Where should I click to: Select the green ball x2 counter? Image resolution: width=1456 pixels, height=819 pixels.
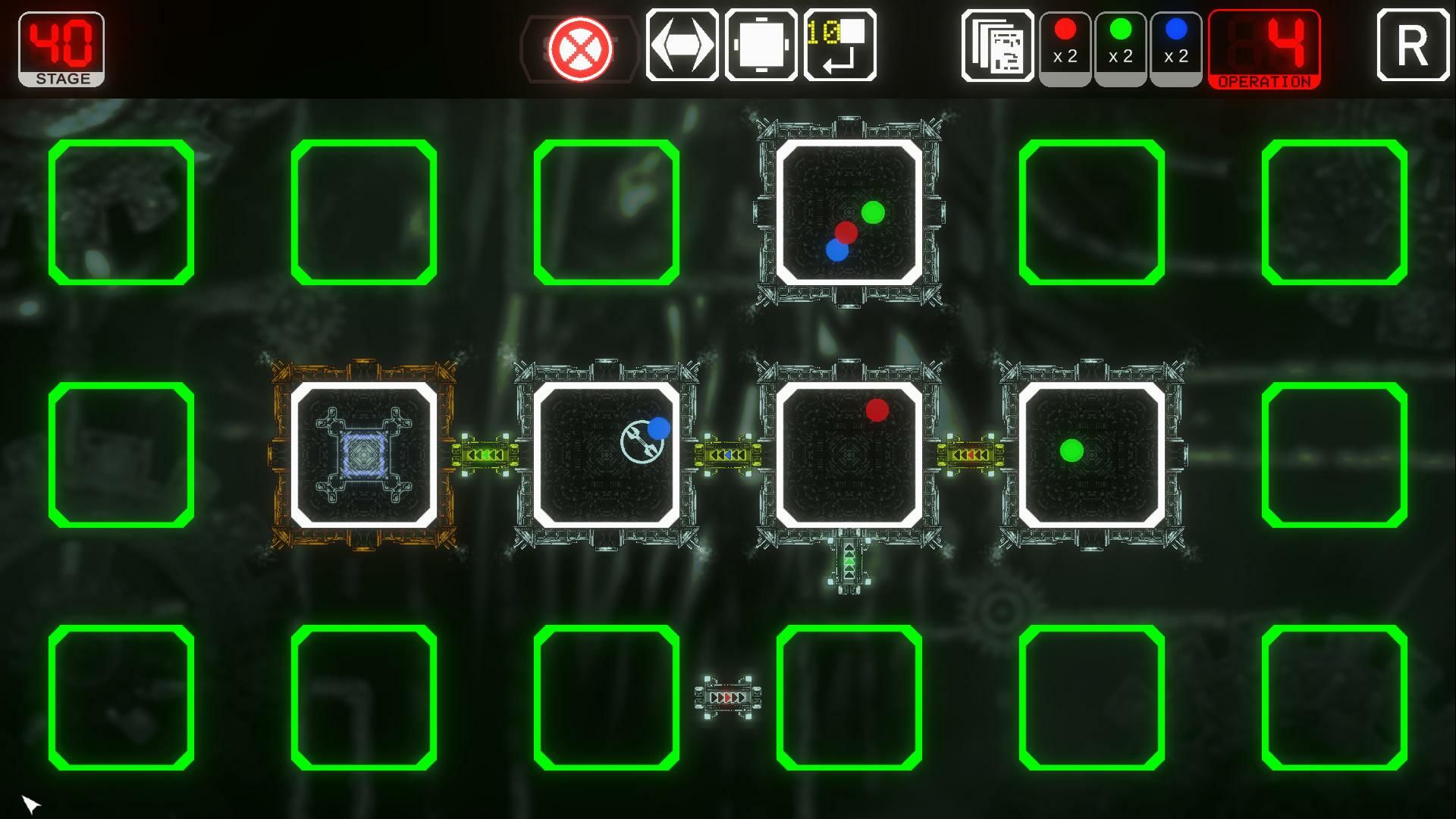click(x=1121, y=45)
